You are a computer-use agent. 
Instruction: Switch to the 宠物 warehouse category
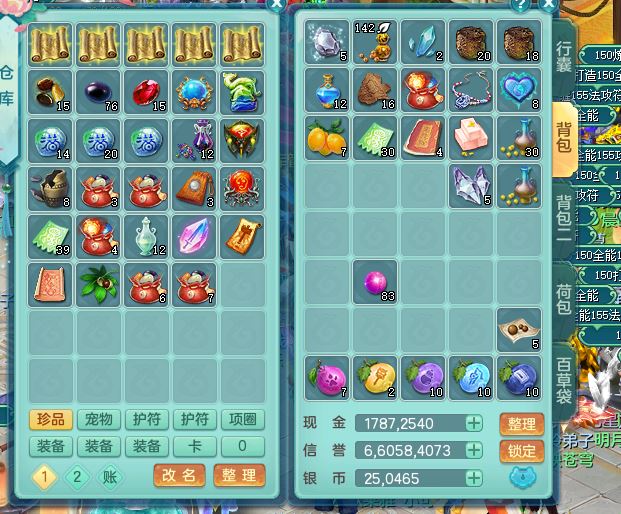click(98, 420)
